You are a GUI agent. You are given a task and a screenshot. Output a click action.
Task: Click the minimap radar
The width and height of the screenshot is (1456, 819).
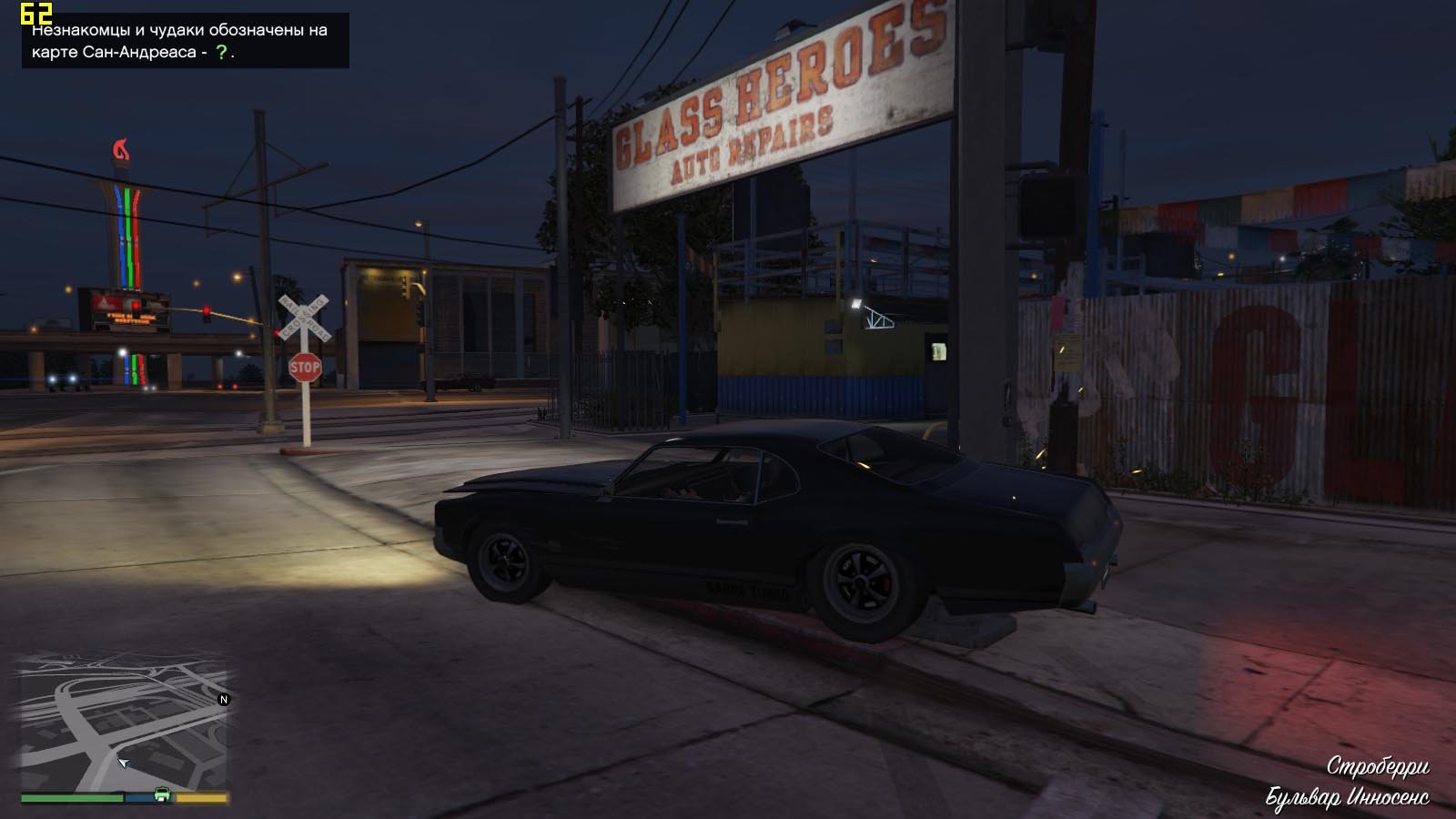click(124, 728)
